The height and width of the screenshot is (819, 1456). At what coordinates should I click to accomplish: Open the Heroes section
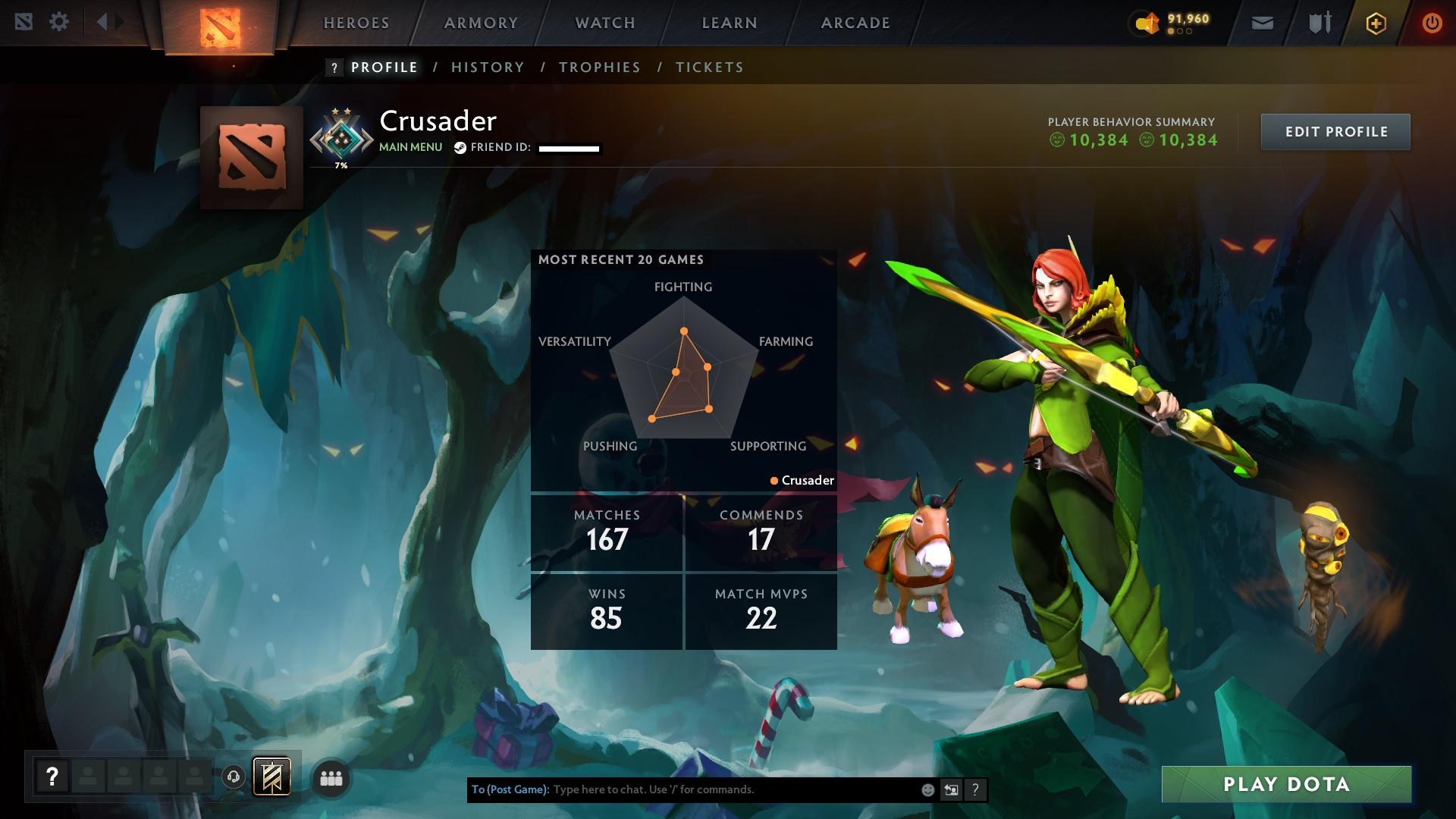pos(356,23)
